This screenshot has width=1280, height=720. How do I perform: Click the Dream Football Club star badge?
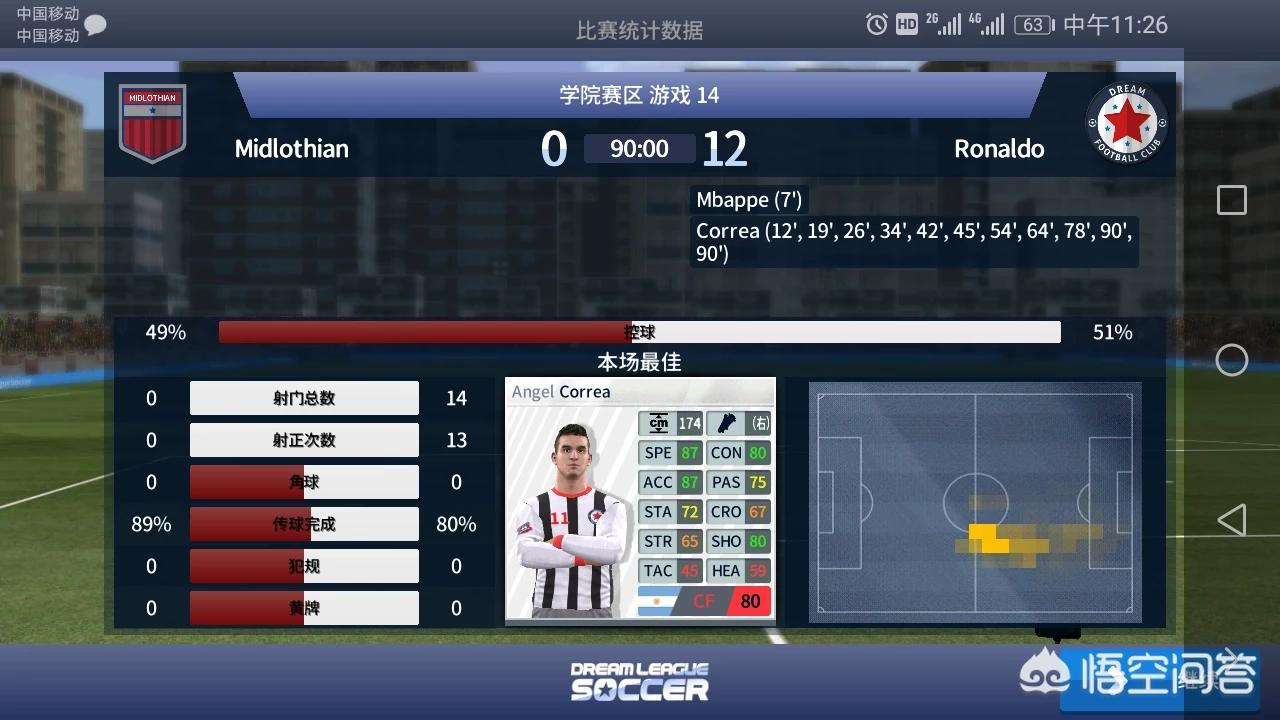tap(1126, 122)
